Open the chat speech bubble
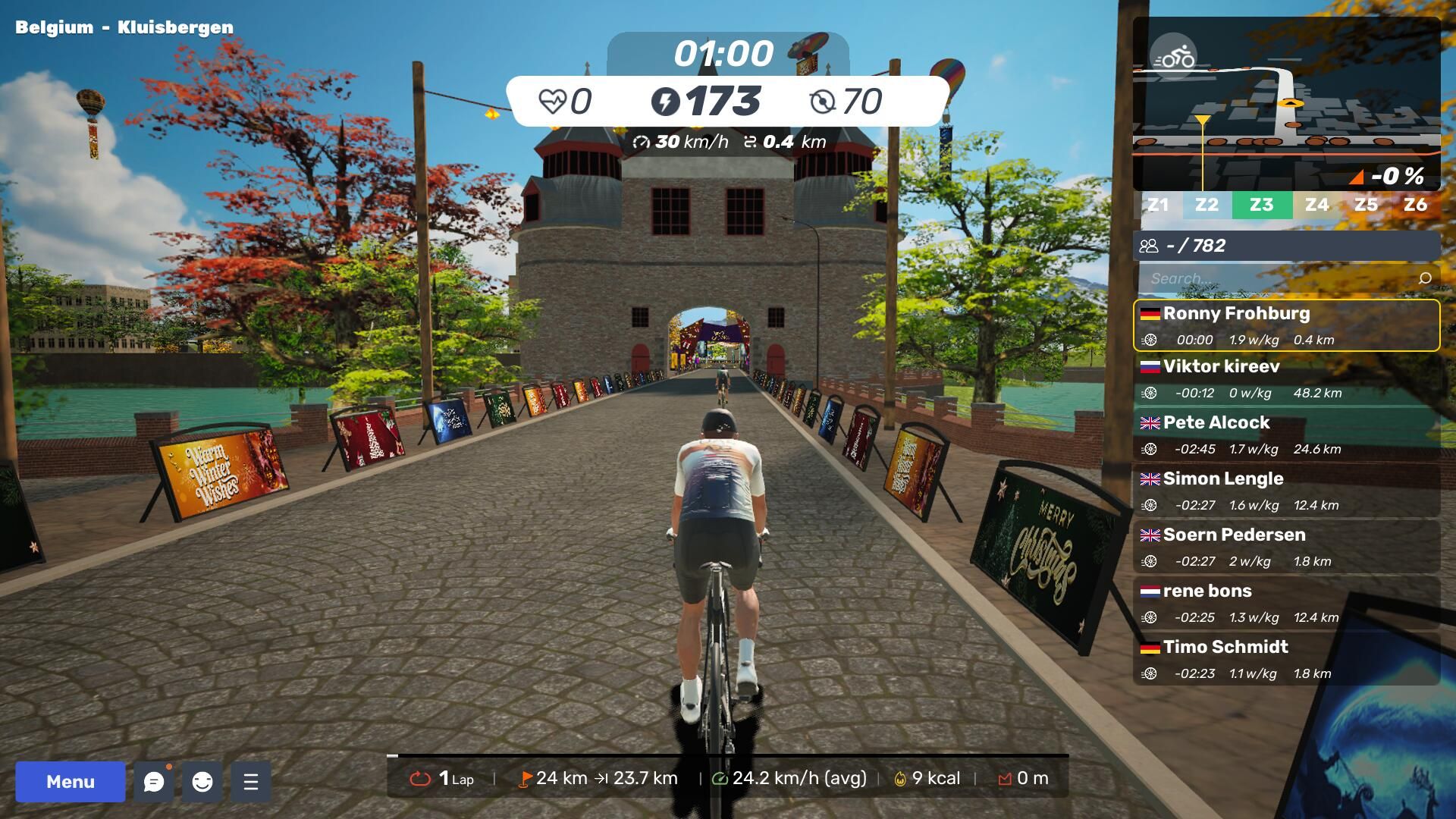This screenshot has height=819, width=1456. pyautogui.click(x=154, y=782)
